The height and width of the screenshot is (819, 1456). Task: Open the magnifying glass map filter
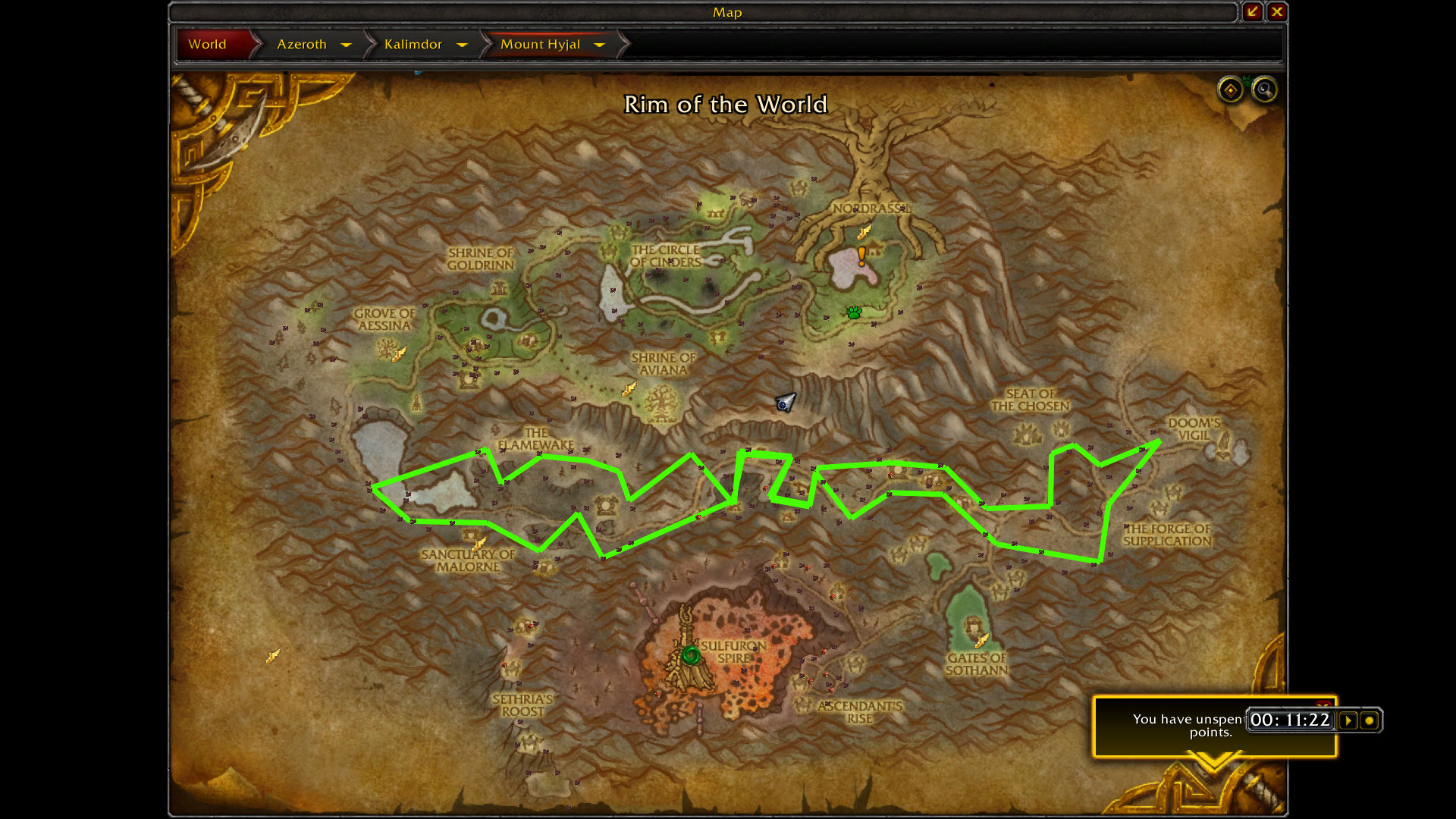(1263, 90)
